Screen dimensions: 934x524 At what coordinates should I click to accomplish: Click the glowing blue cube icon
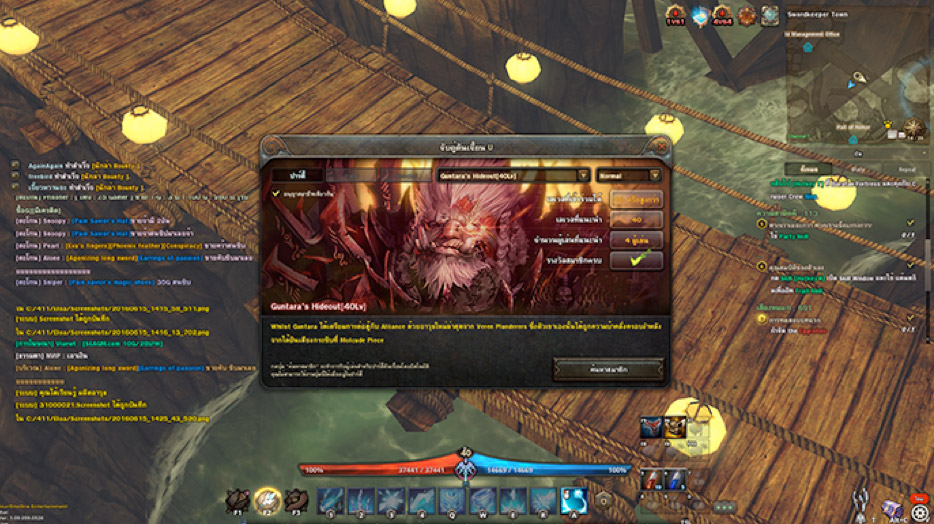(x=699, y=15)
